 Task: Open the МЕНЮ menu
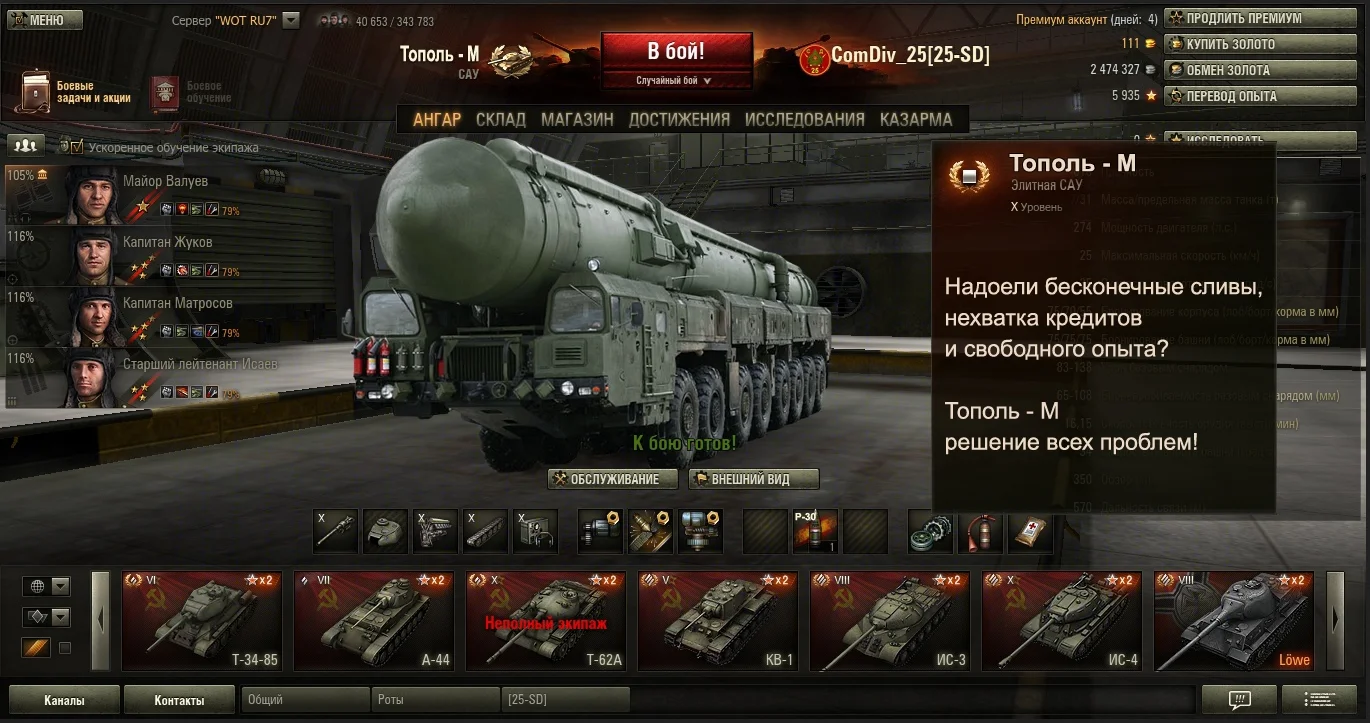pos(44,18)
